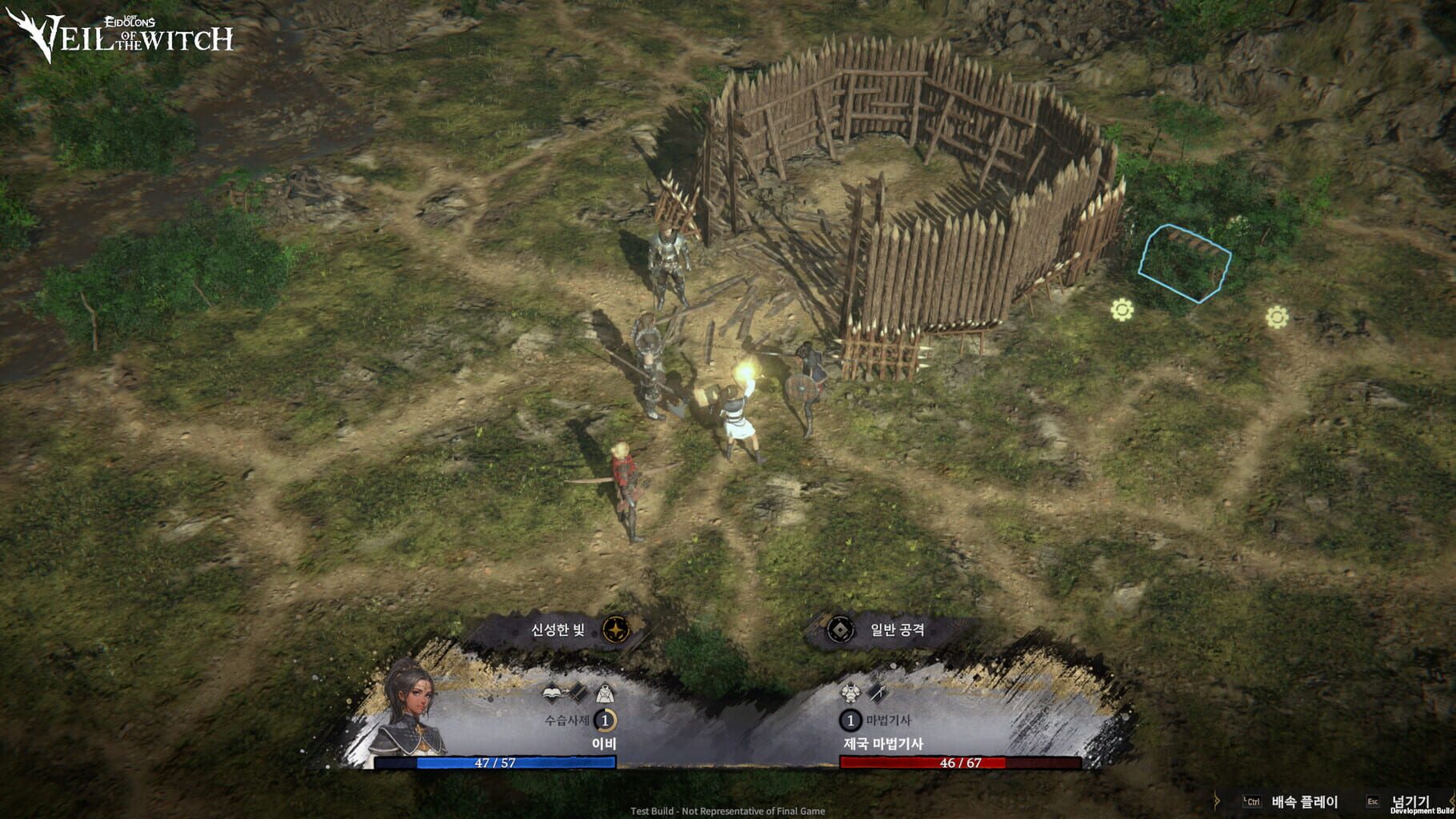Select the 일반 공격 attack icon

pos(840,631)
